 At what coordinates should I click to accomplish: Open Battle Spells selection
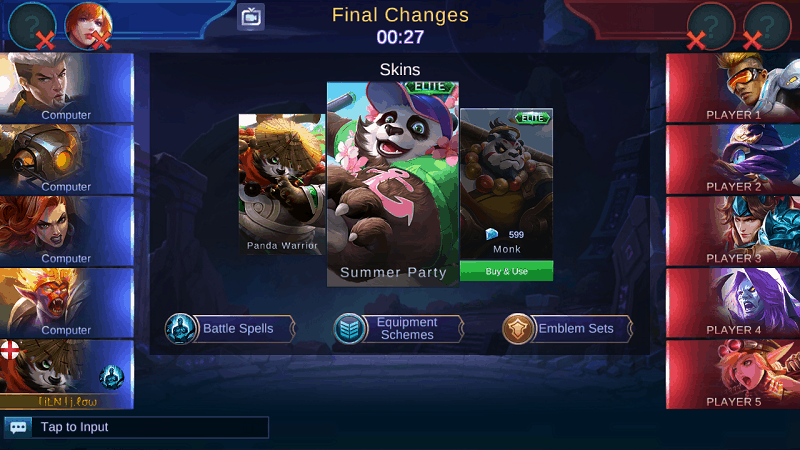[x=231, y=329]
